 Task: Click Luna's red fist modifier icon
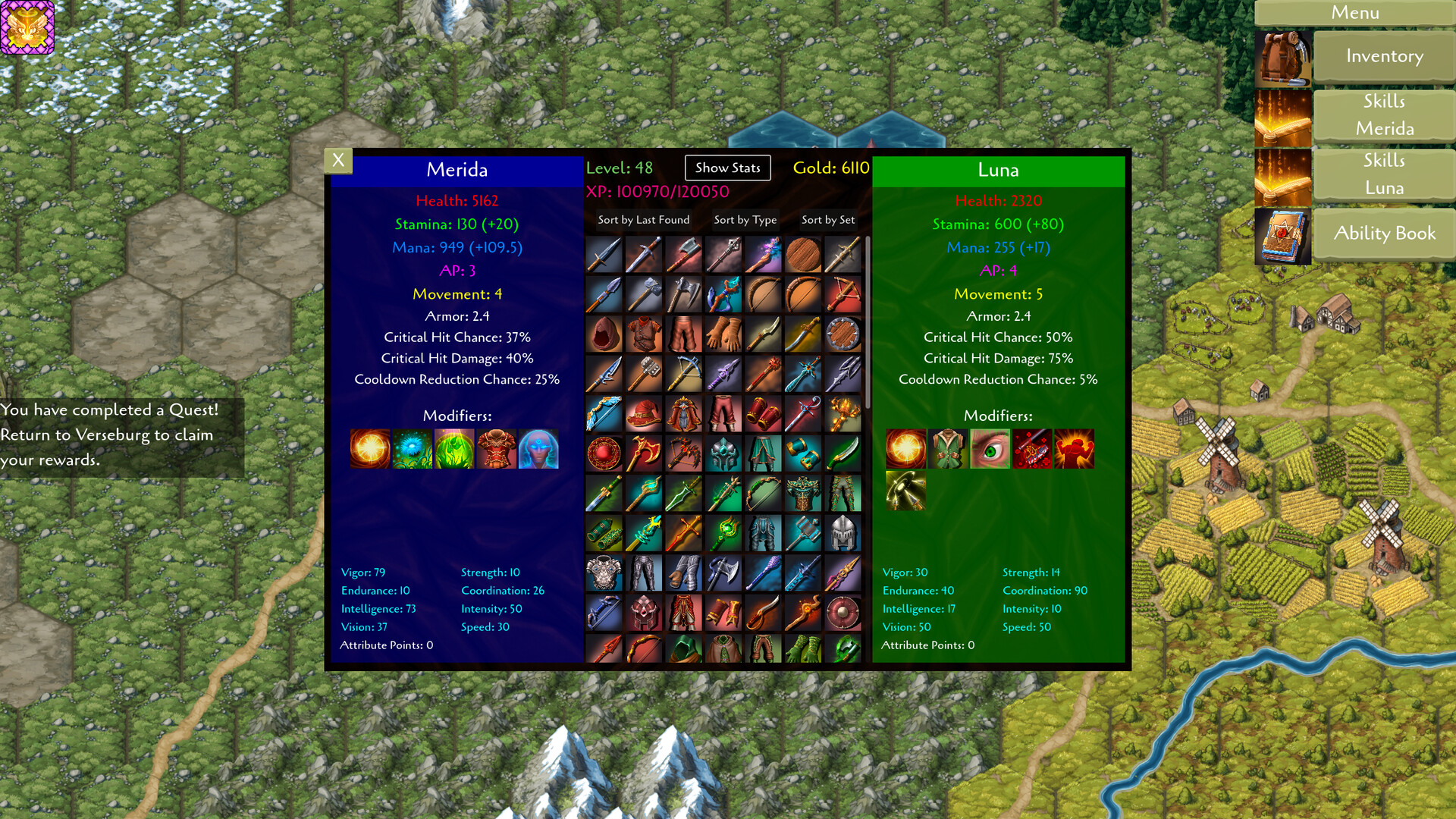point(1075,449)
